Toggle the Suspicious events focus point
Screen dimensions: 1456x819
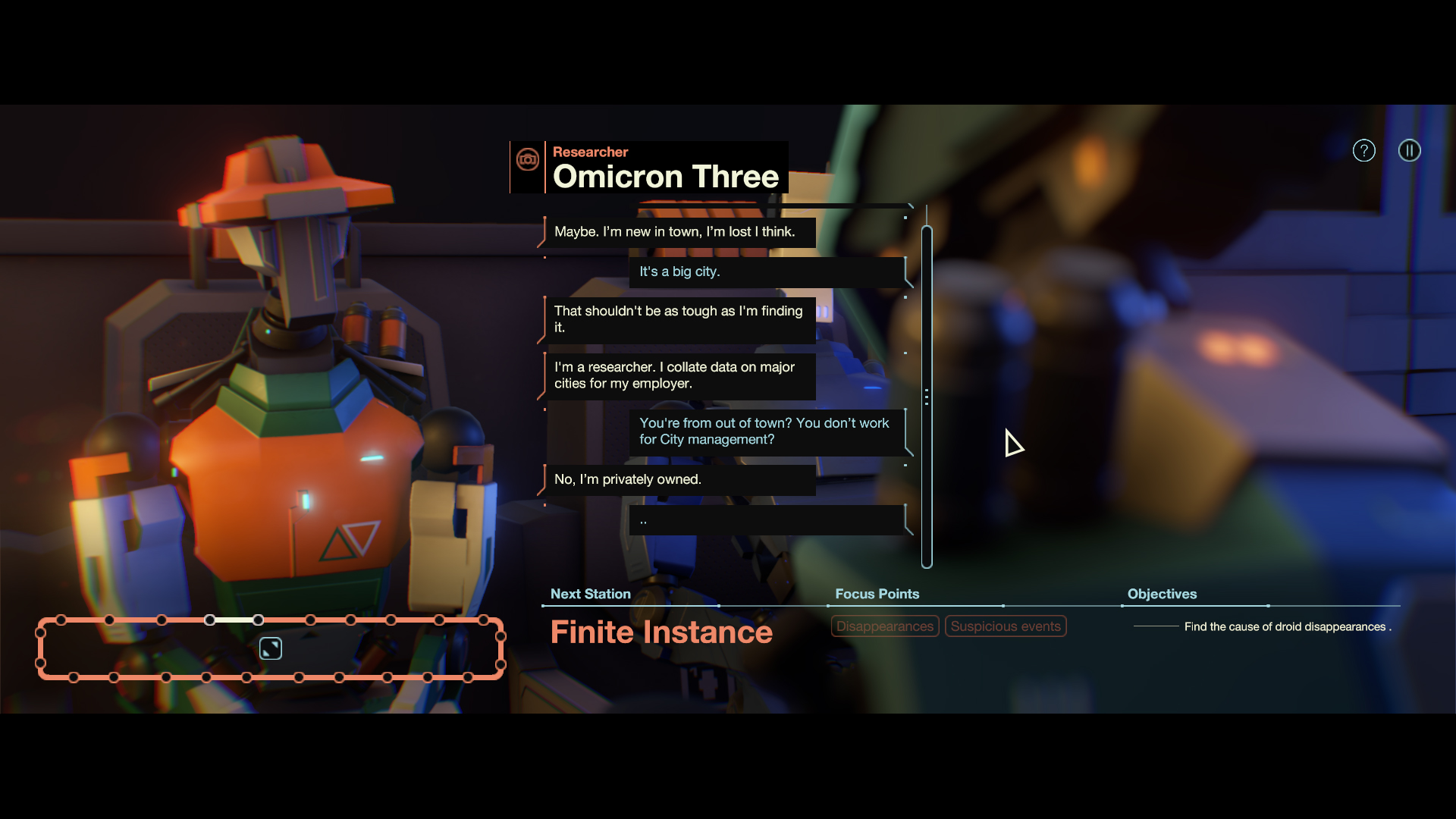(1006, 626)
